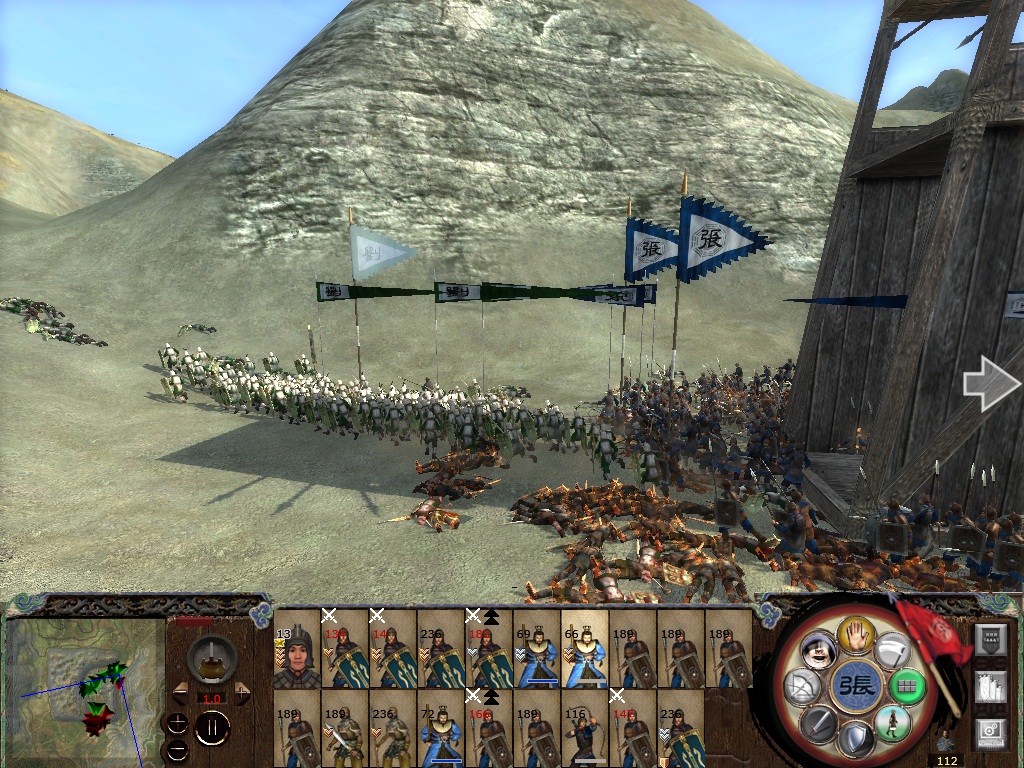Image resolution: width=1024 pixels, height=768 pixels.
Task: Pause the battle with the pause button
Action: coord(212,728)
